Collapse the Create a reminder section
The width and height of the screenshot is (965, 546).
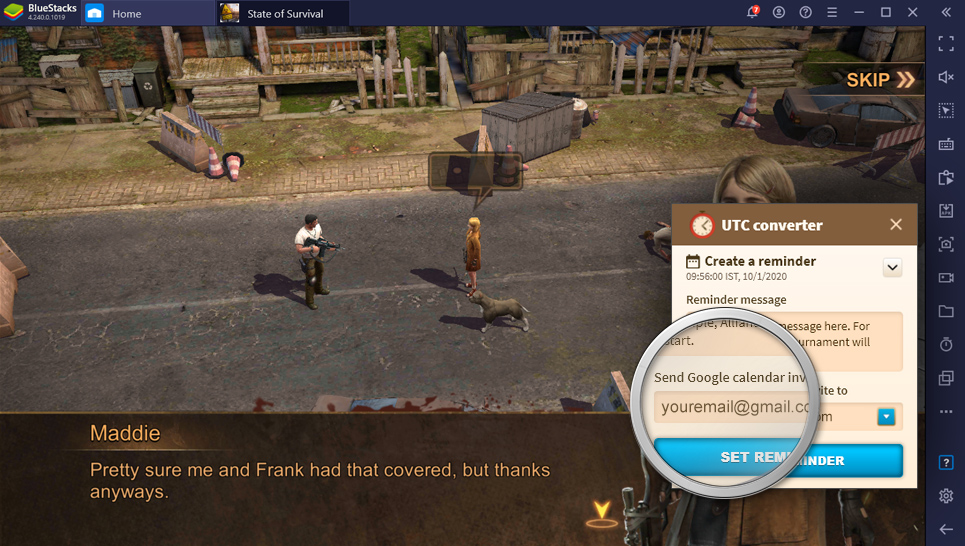pyautogui.click(x=893, y=267)
